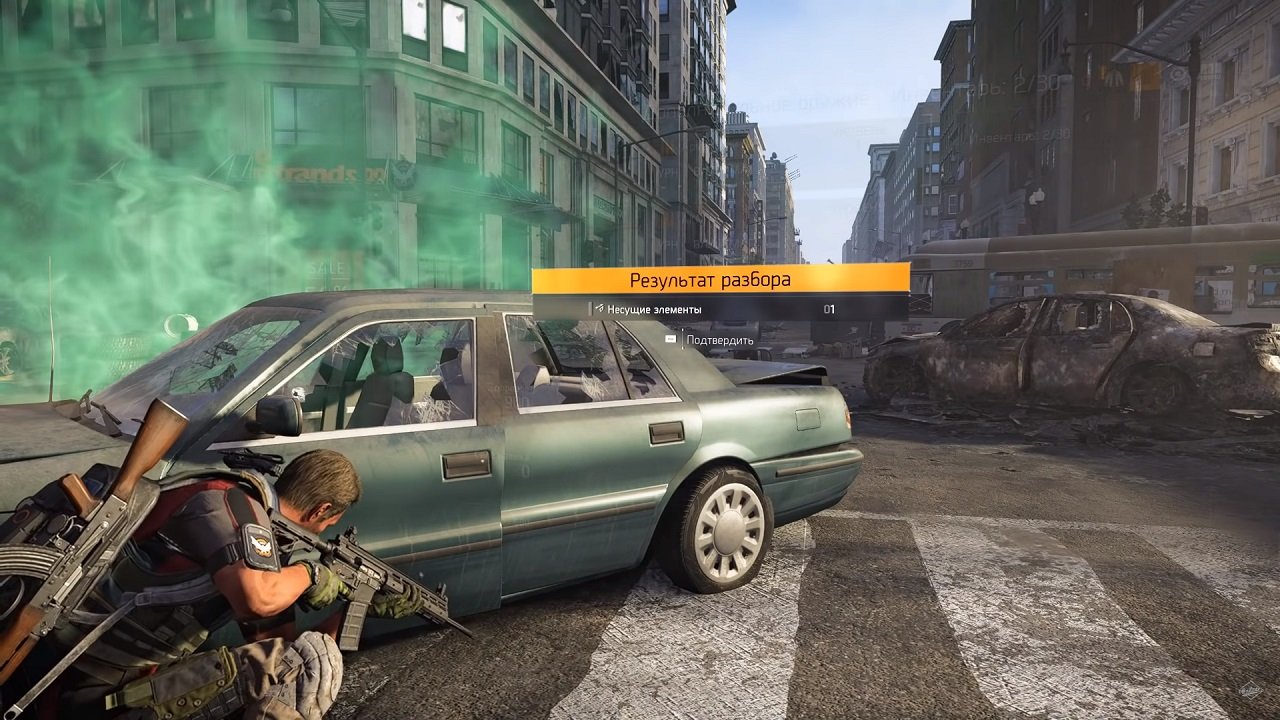The height and width of the screenshot is (720, 1280).
Task: Select the key prompt icon next to Подтвердить
Action: click(671, 339)
